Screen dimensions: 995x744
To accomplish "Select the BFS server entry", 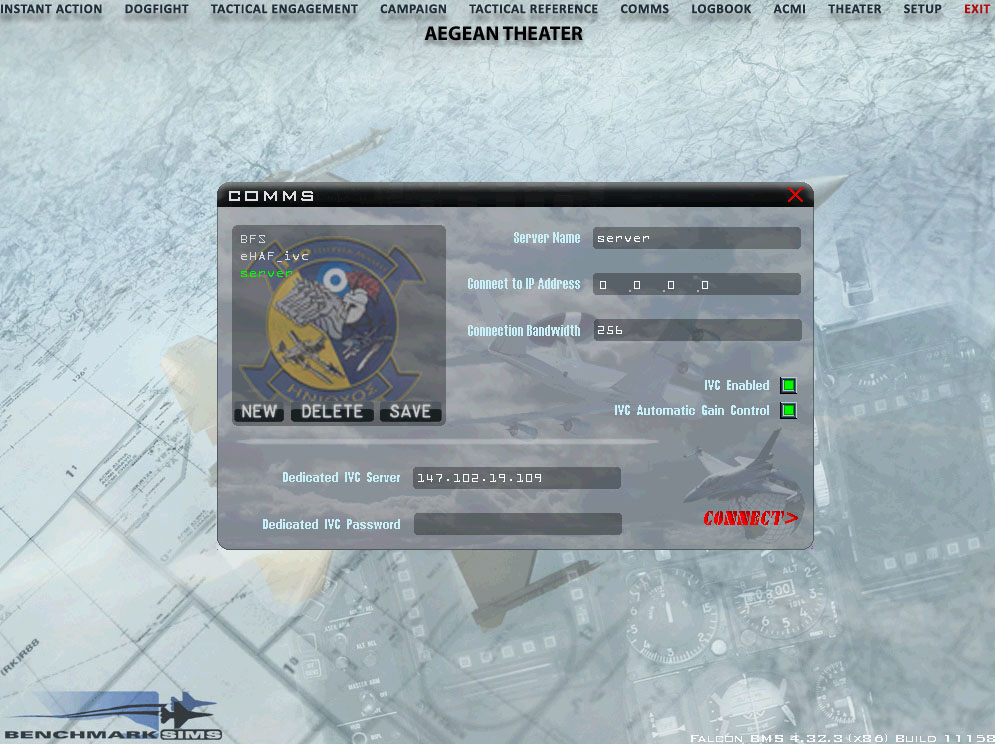I will point(252,239).
